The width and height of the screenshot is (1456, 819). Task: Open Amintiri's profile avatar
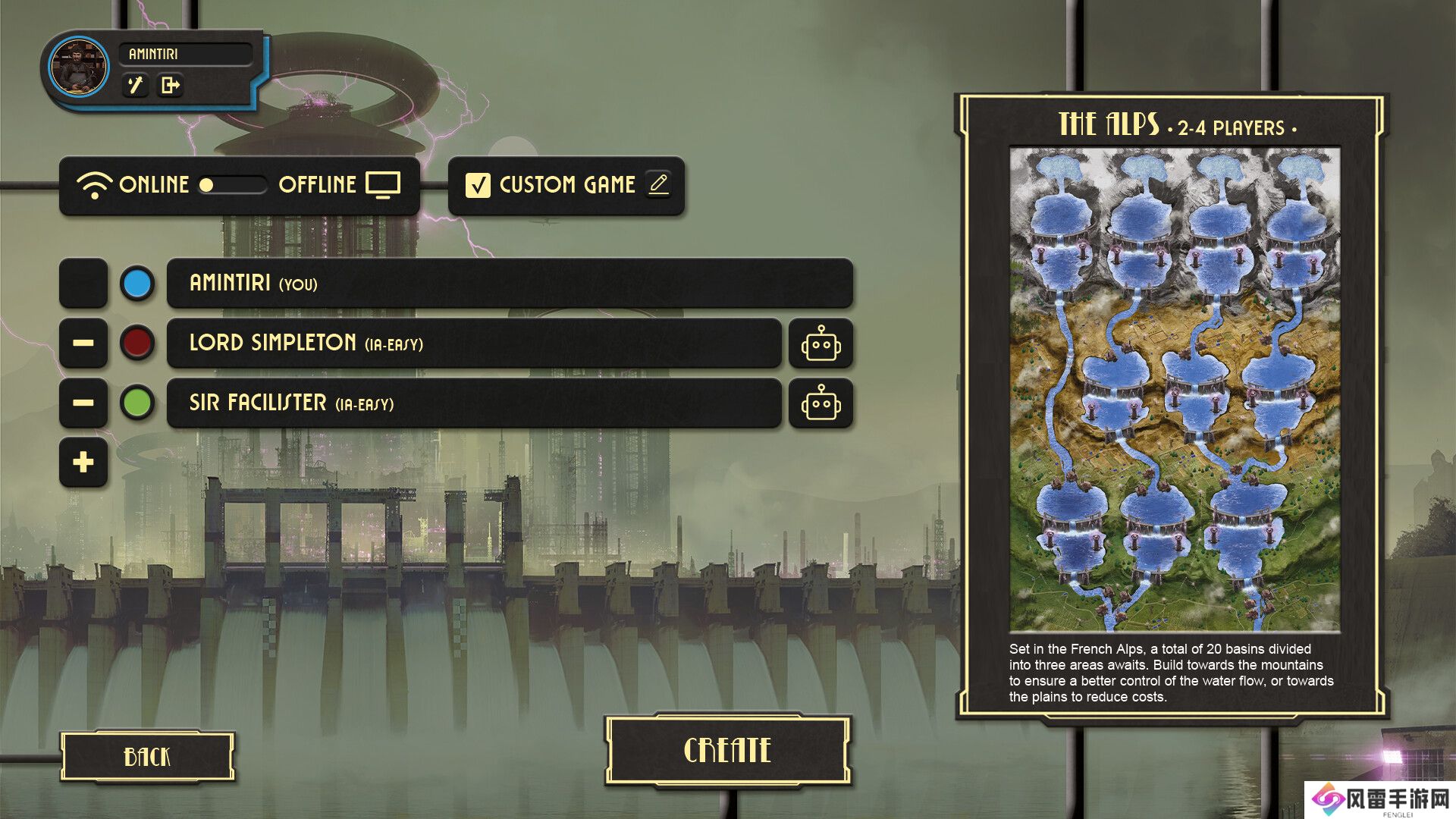79,67
